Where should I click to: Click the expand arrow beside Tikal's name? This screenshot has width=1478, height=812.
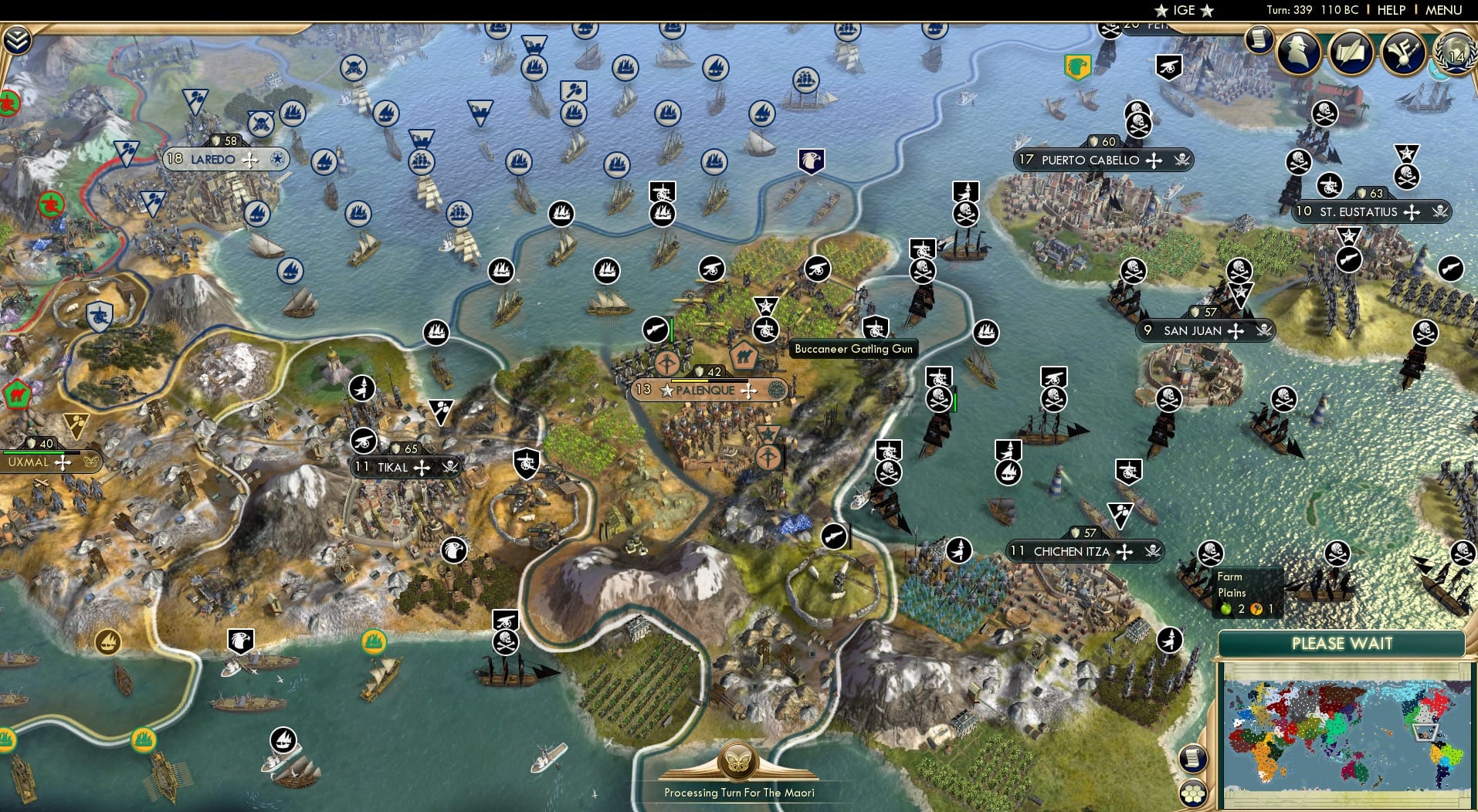click(422, 466)
